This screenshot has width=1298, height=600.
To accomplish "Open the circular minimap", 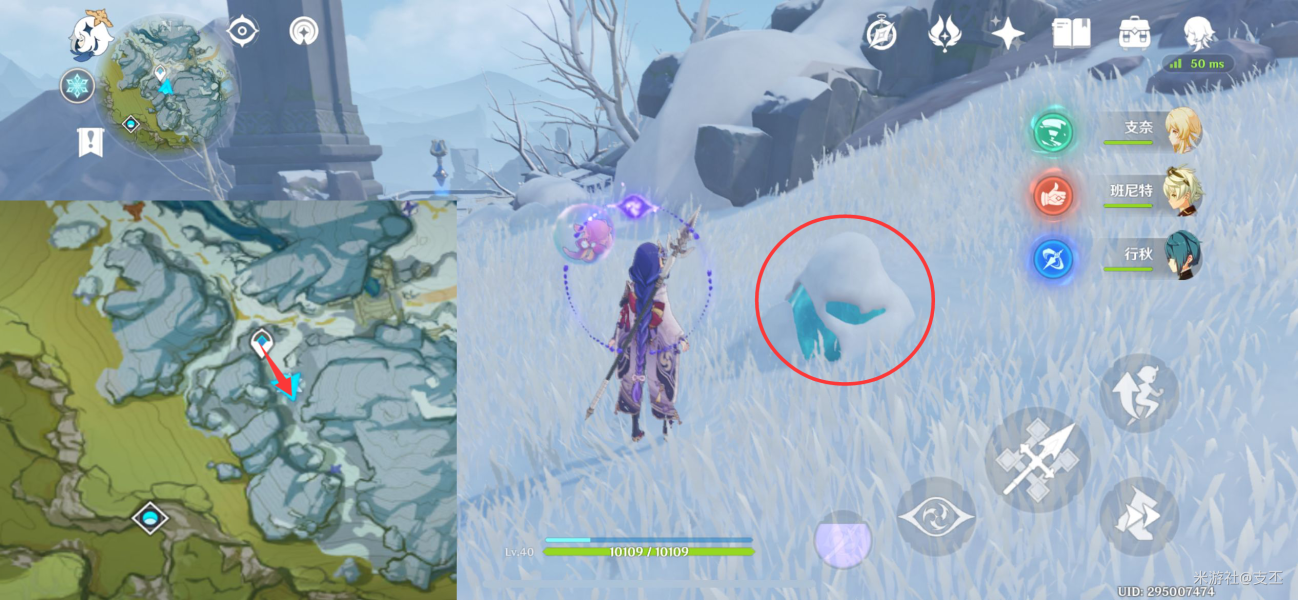I will coord(166,86).
